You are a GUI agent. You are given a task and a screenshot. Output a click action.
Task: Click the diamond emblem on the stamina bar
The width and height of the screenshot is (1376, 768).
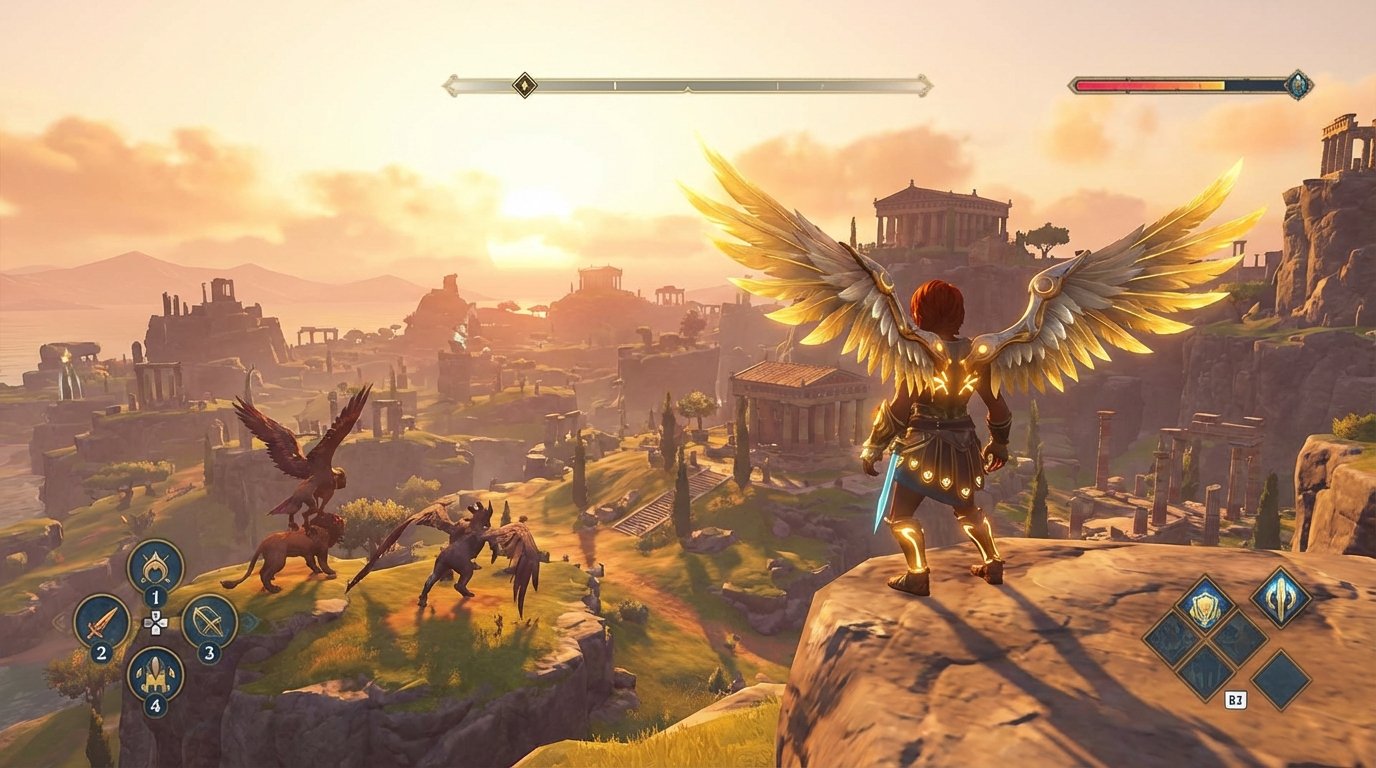(x=523, y=85)
